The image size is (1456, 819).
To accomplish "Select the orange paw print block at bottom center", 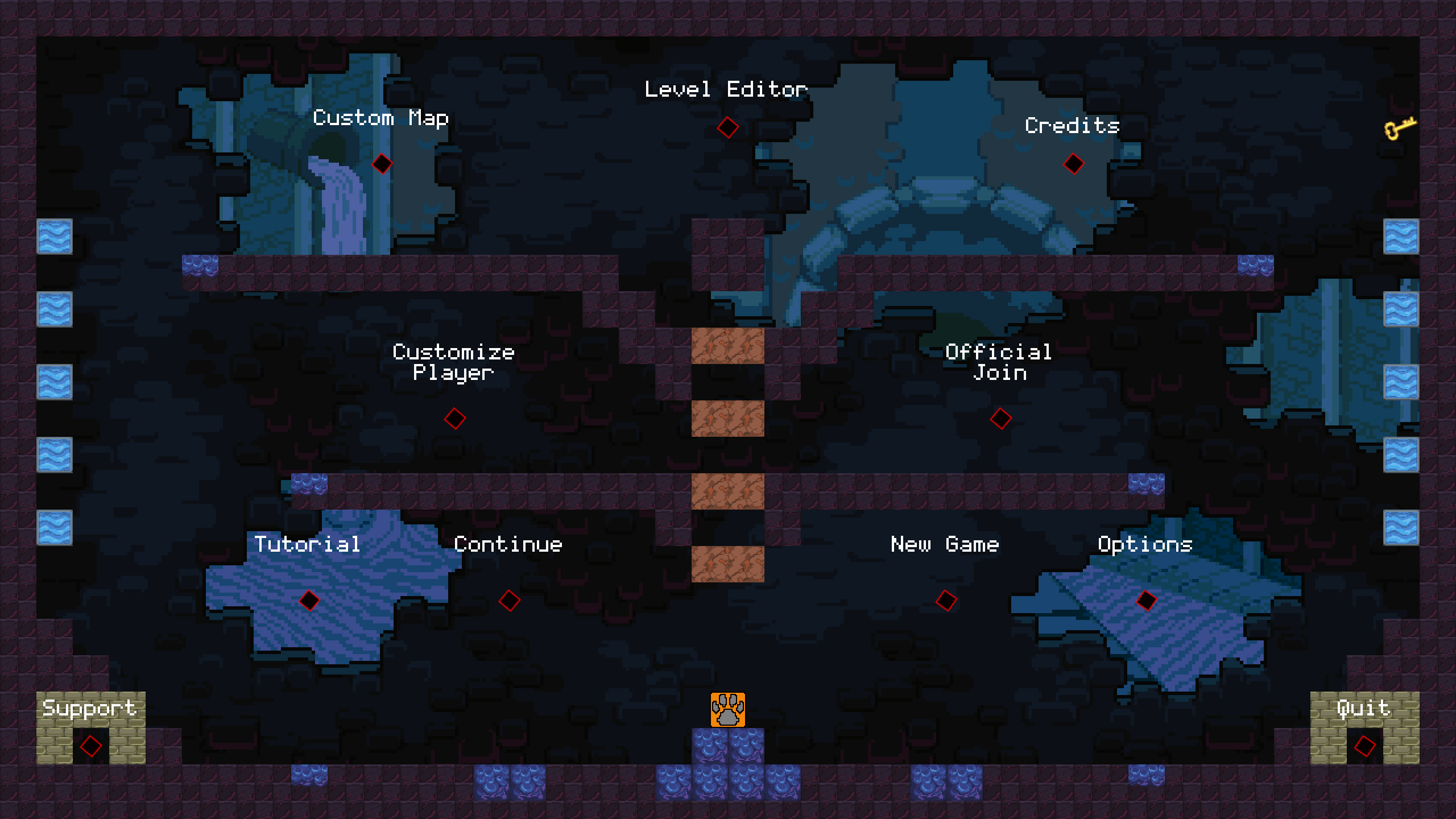I will pyautogui.click(x=727, y=710).
